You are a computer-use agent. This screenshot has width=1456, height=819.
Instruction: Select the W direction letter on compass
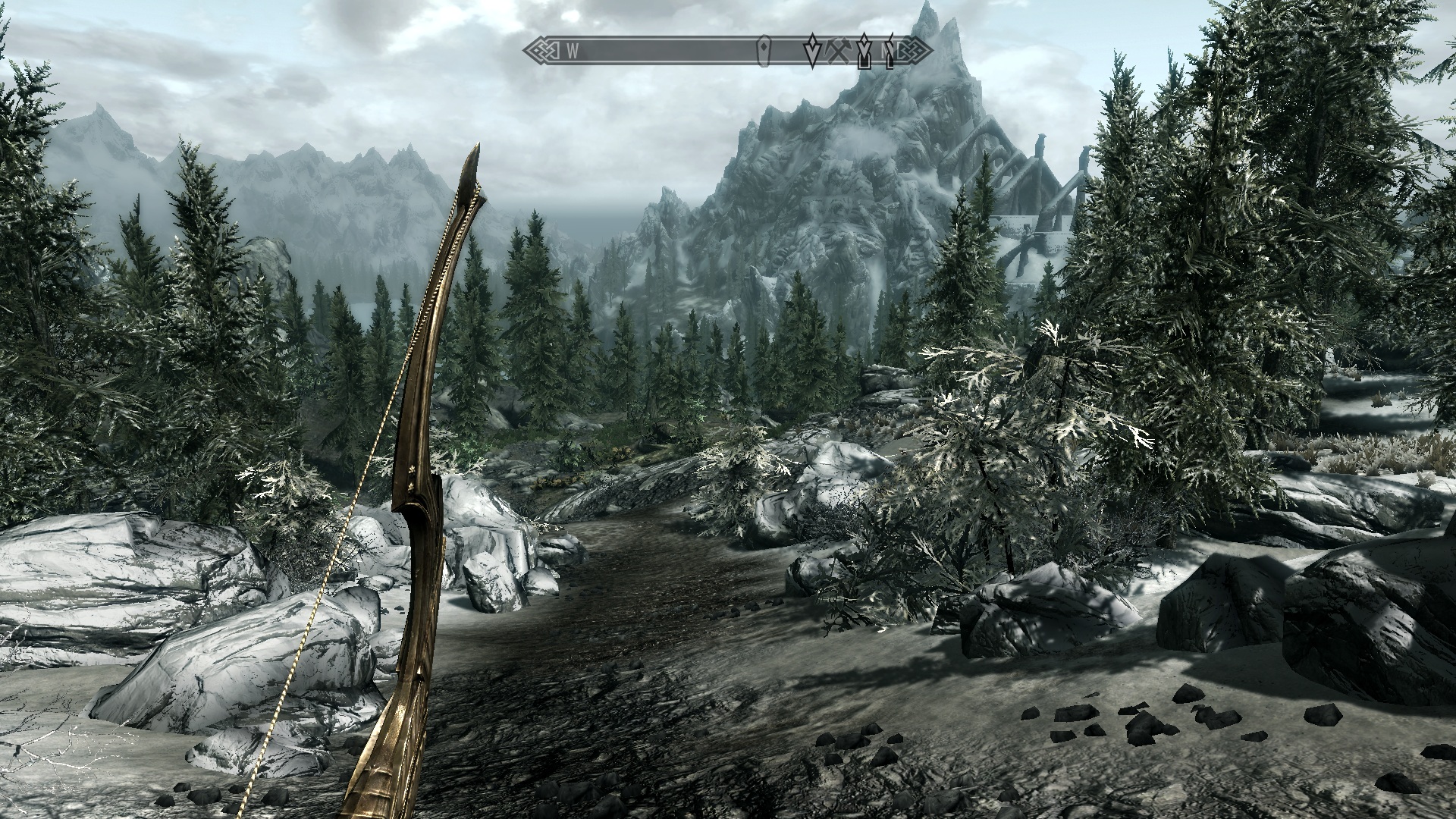(x=573, y=52)
